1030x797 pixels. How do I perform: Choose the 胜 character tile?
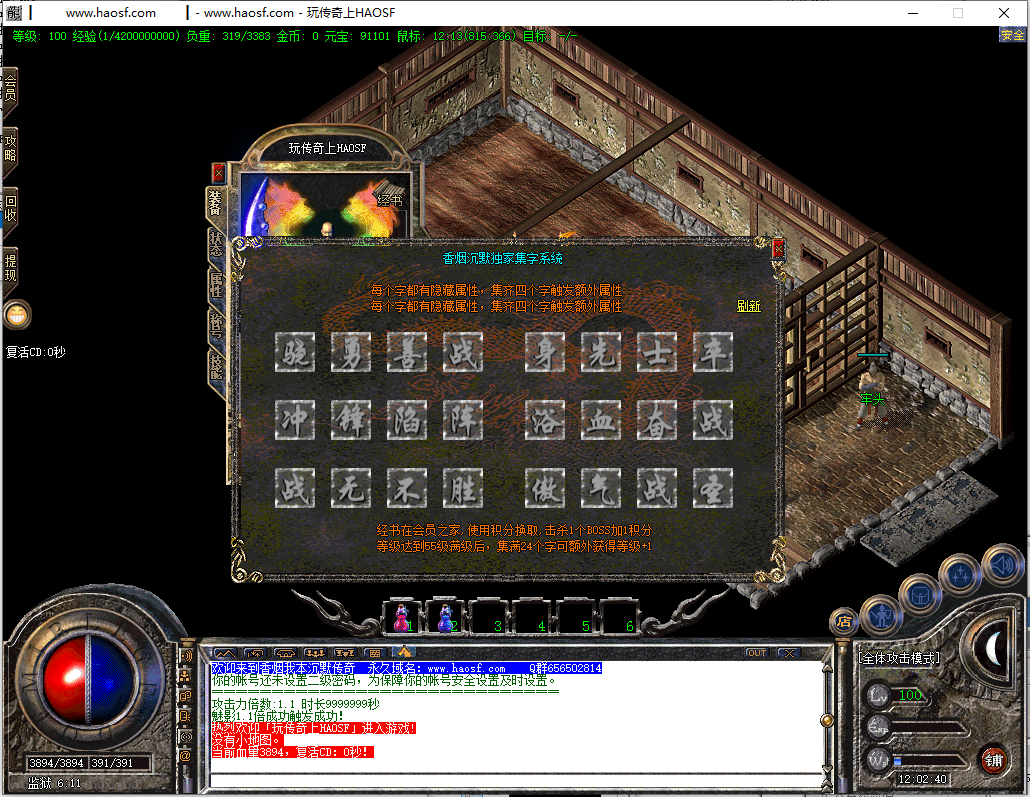pos(463,488)
